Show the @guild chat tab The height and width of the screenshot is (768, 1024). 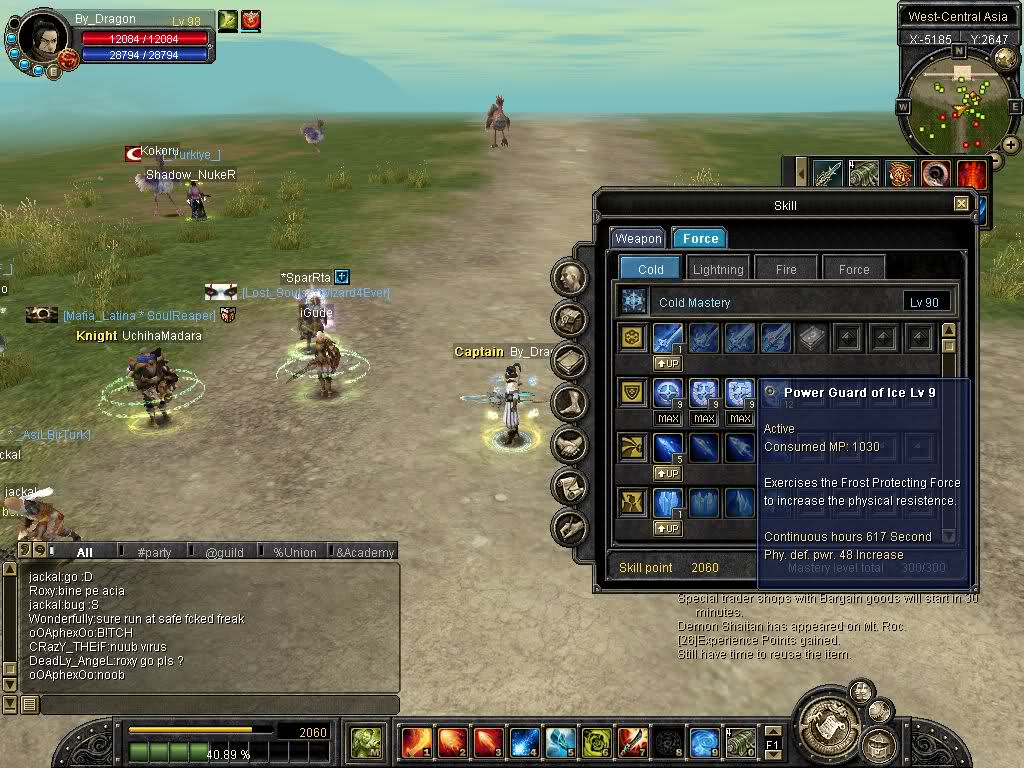point(224,552)
